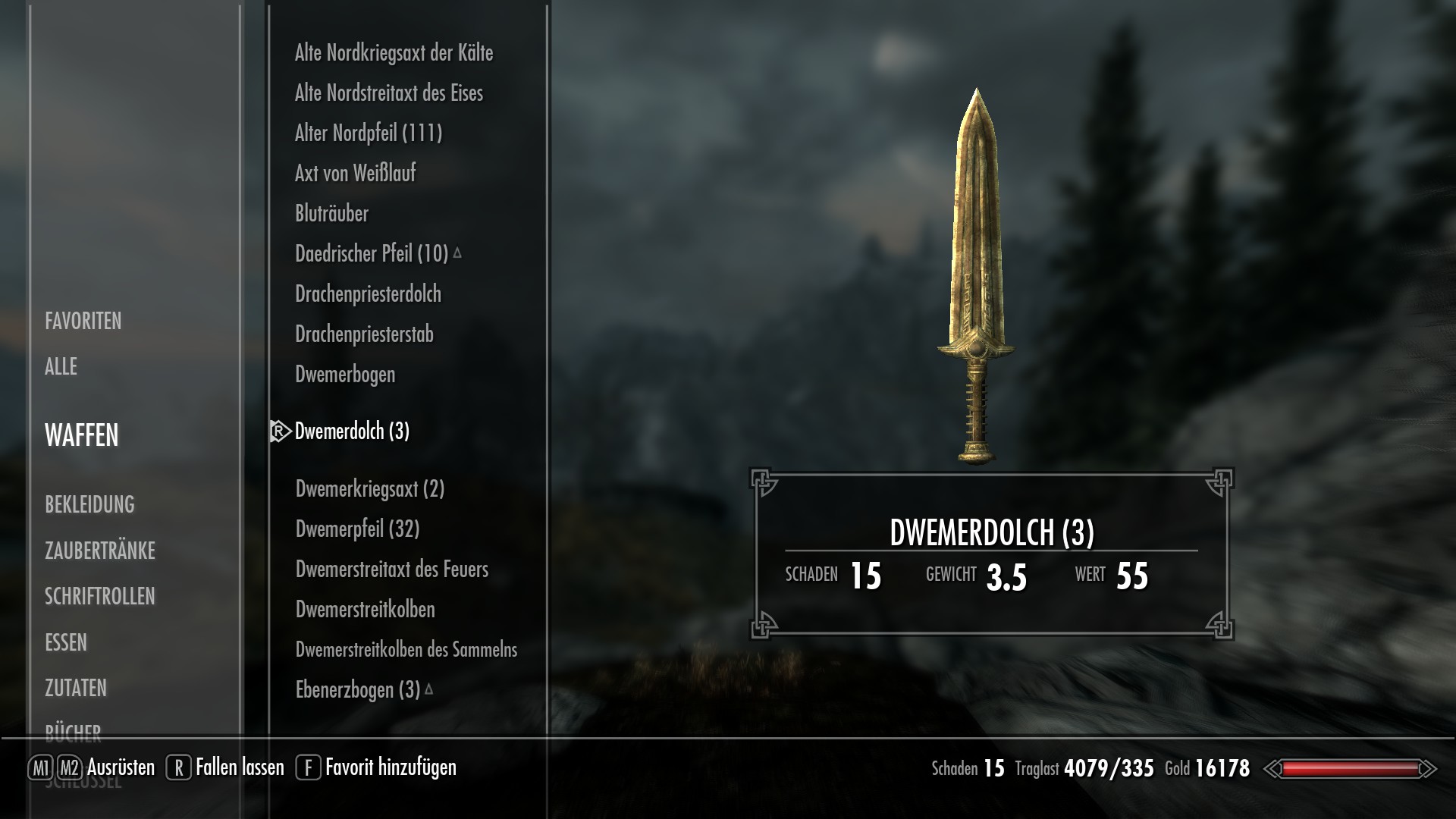
Task: Click Favorit hinzufügen
Action: [x=390, y=767]
